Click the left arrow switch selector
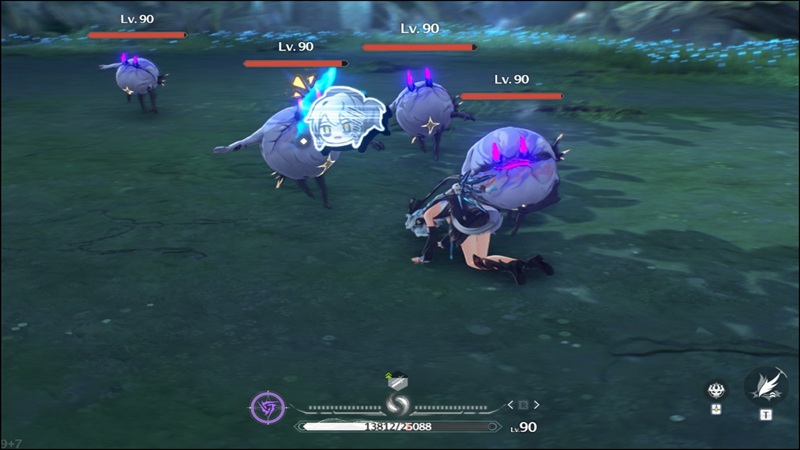The height and width of the screenshot is (450, 800). click(511, 405)
